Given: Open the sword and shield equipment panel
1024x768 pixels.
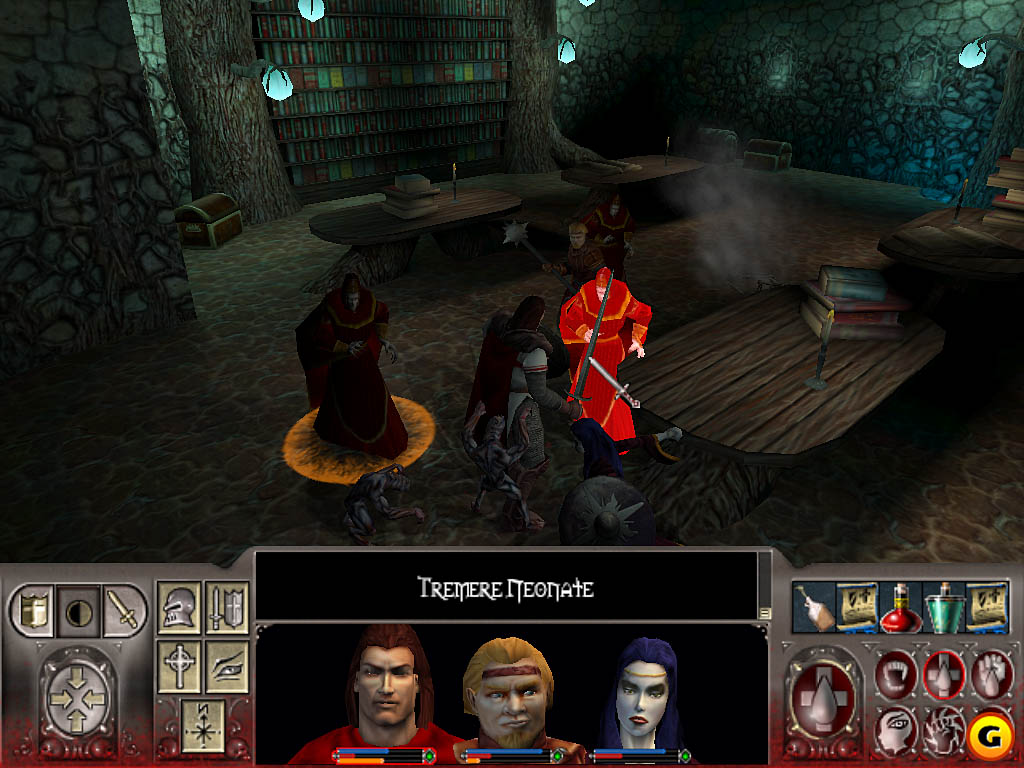Looking at the screenshot, I should (227, 609).
